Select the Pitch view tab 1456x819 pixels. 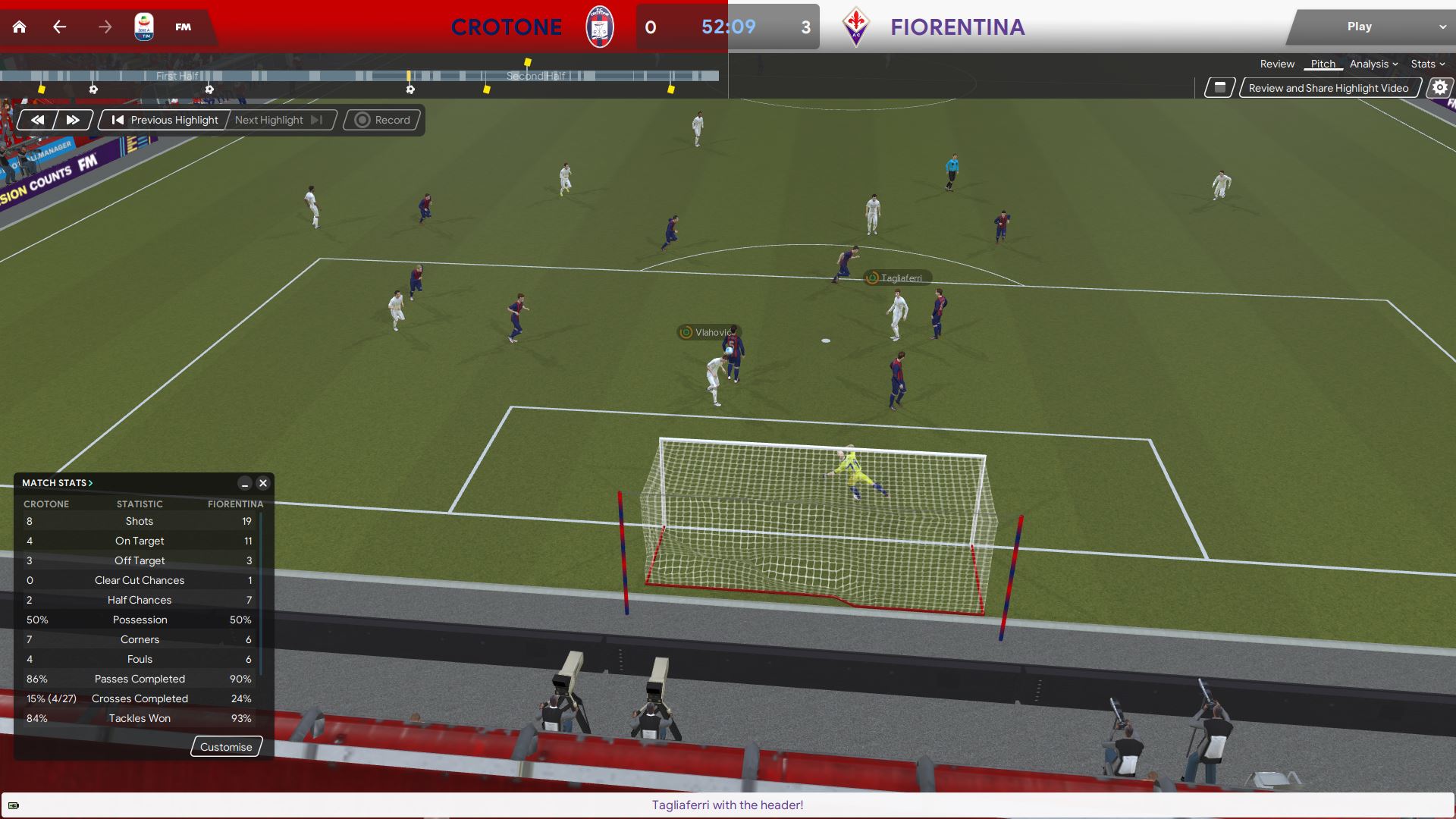(1323, 64)
